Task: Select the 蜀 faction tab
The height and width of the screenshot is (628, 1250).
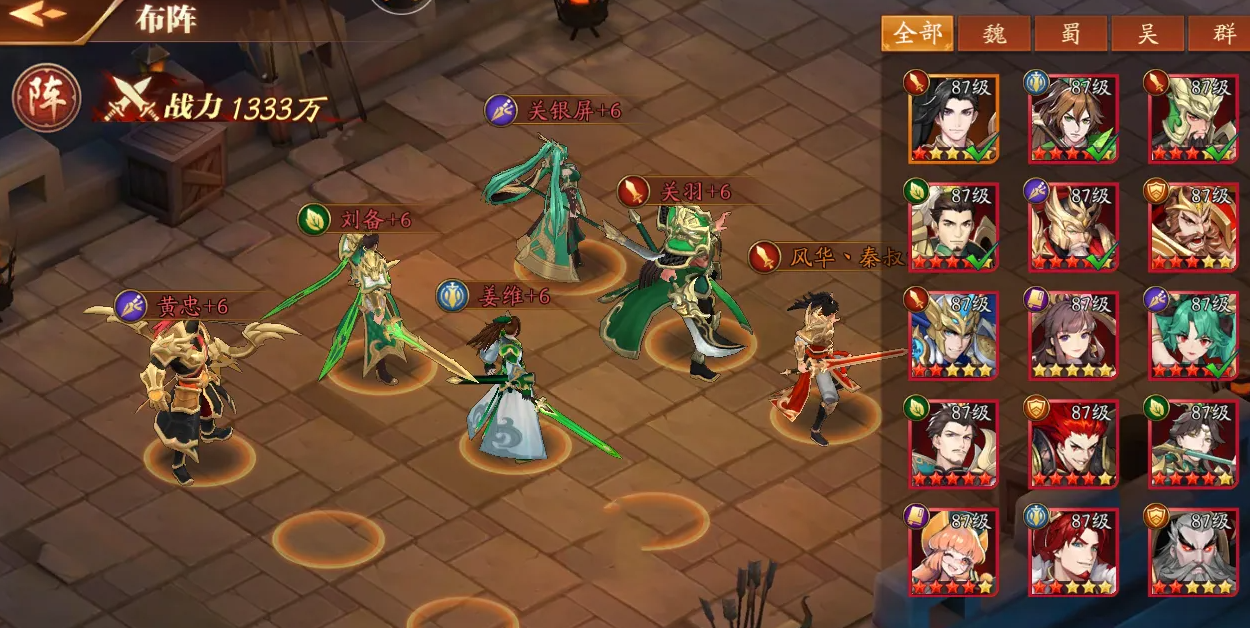Action: 1071,34
